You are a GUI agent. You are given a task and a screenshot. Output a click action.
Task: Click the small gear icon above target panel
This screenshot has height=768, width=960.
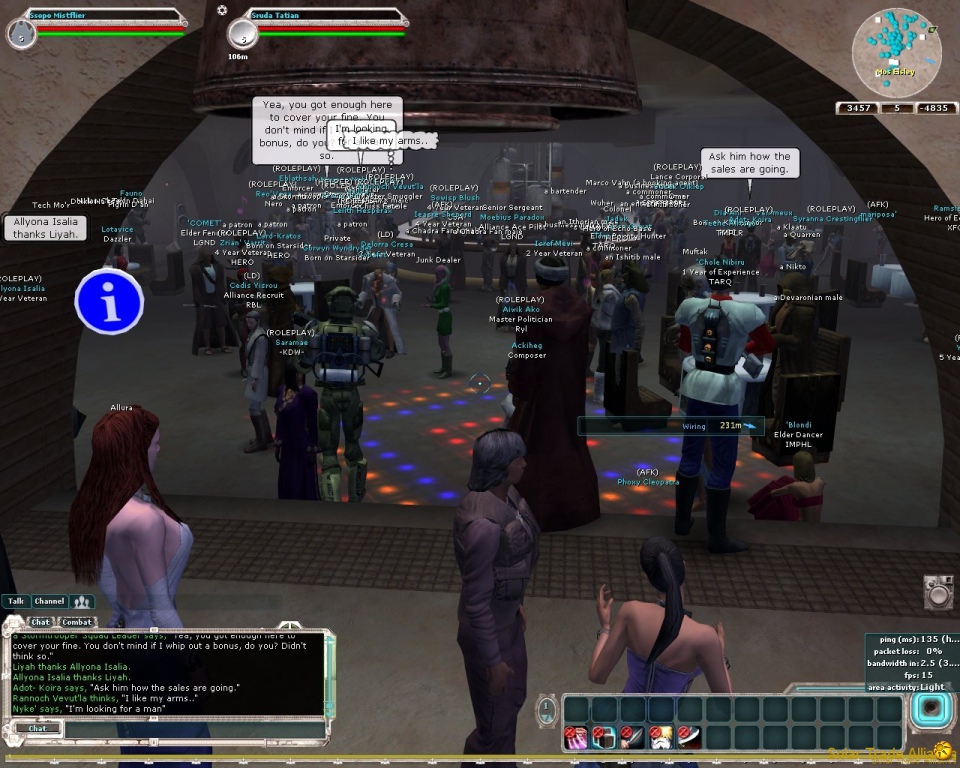[221, 9]
